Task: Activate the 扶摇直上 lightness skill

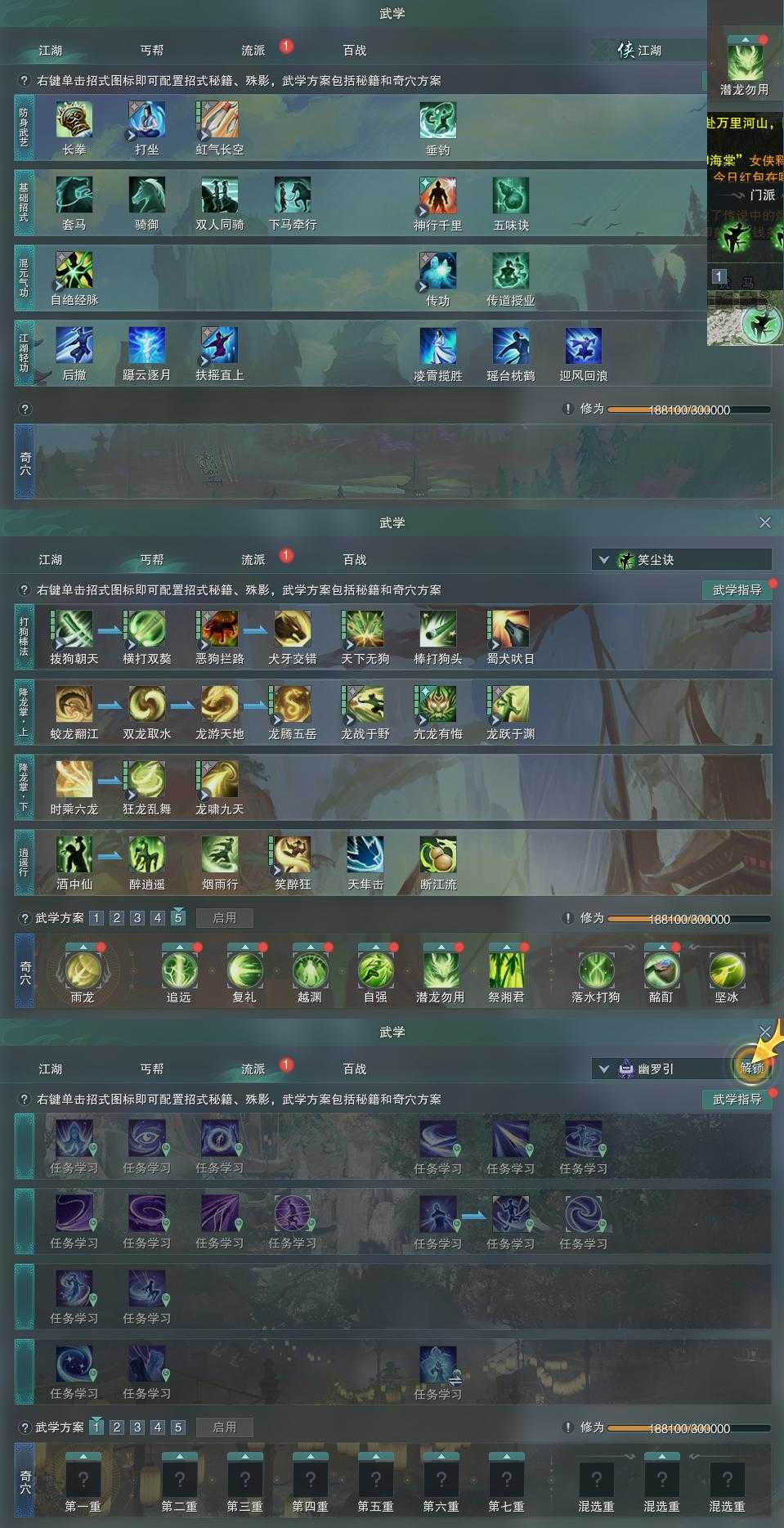Action: (x=219, y=346)
